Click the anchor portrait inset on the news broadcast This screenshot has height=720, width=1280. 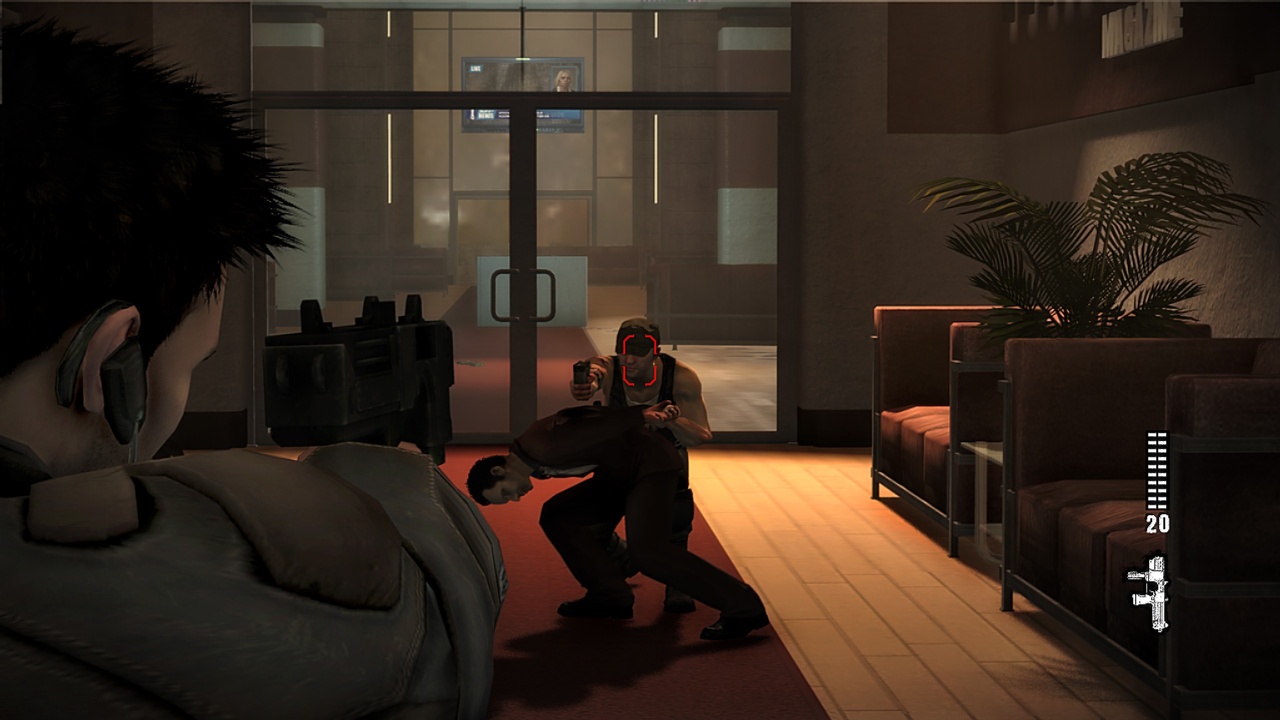[x=564, y=80]
